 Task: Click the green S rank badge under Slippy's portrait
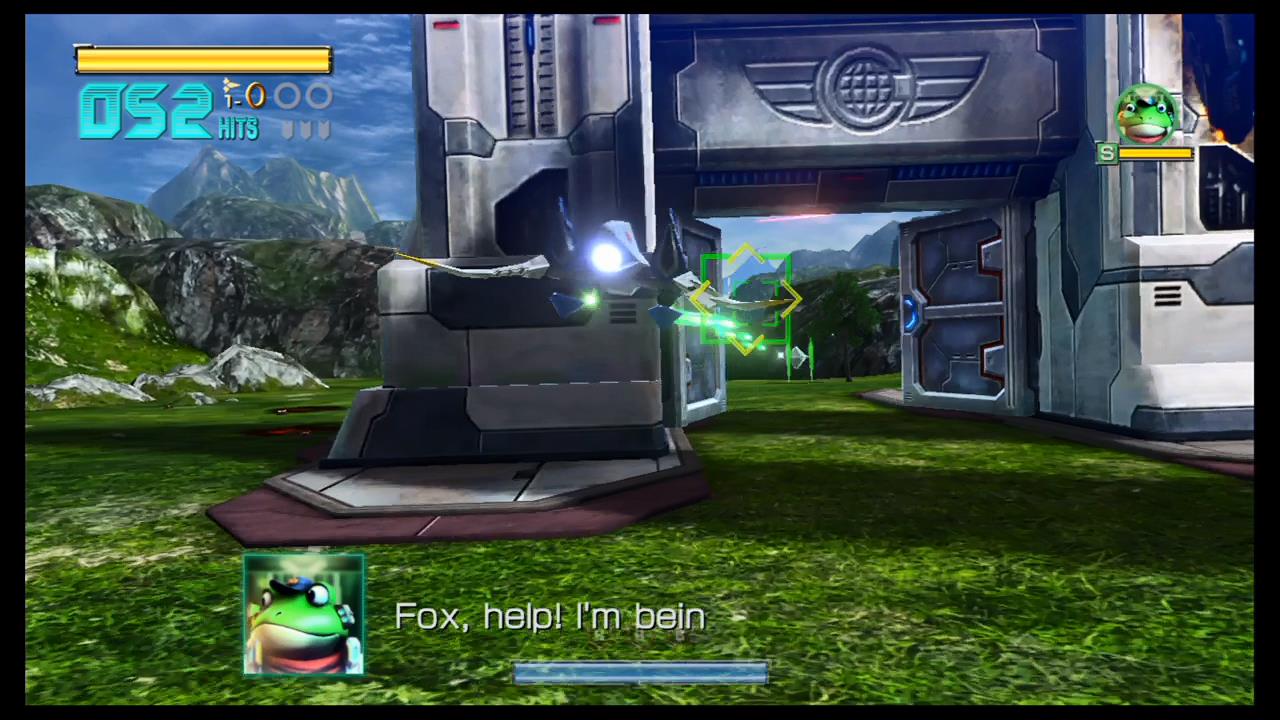(1107, 153)
